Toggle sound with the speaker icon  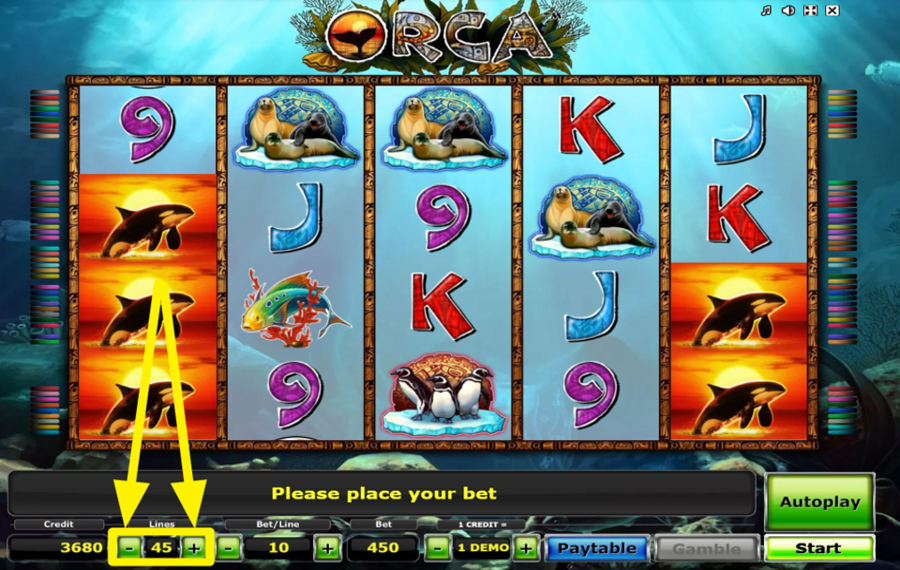(788, 11)
